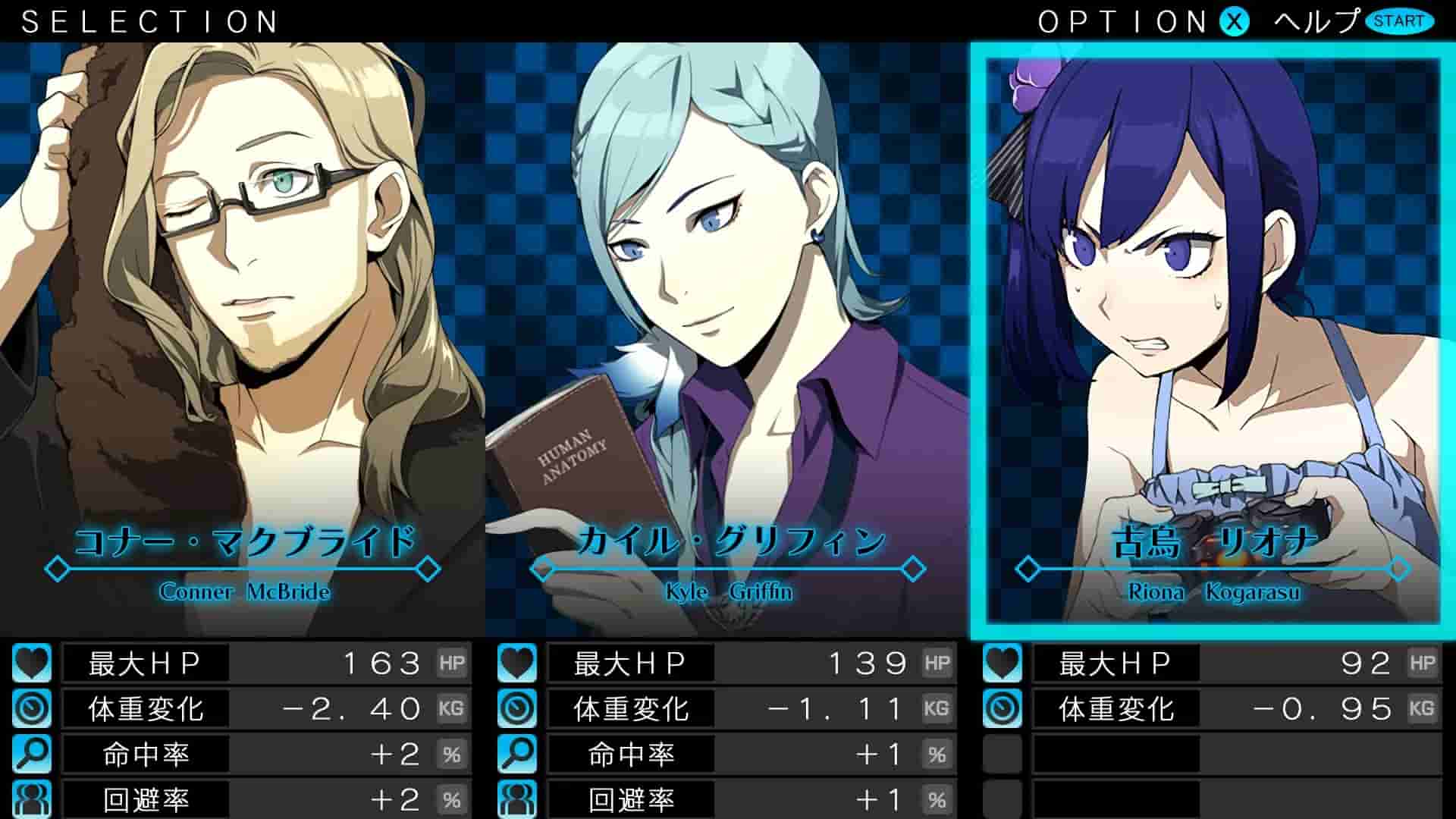
Task: Click the heart HP icon below Riona Kogarasu
Action: (x=1001, y=662)
